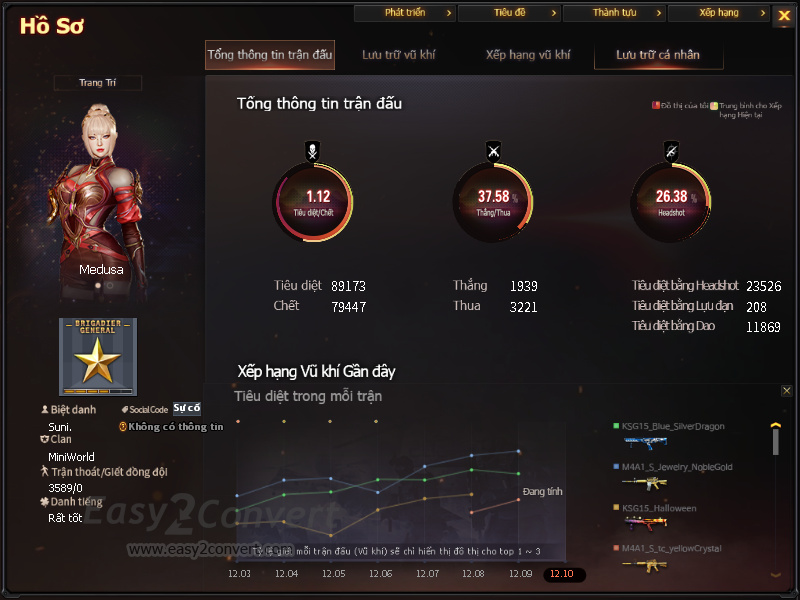The height and width of the screenshot is (600, 800).
Task: Close the Hồ Sơ profile window
Action: click(x=783, y=16)
